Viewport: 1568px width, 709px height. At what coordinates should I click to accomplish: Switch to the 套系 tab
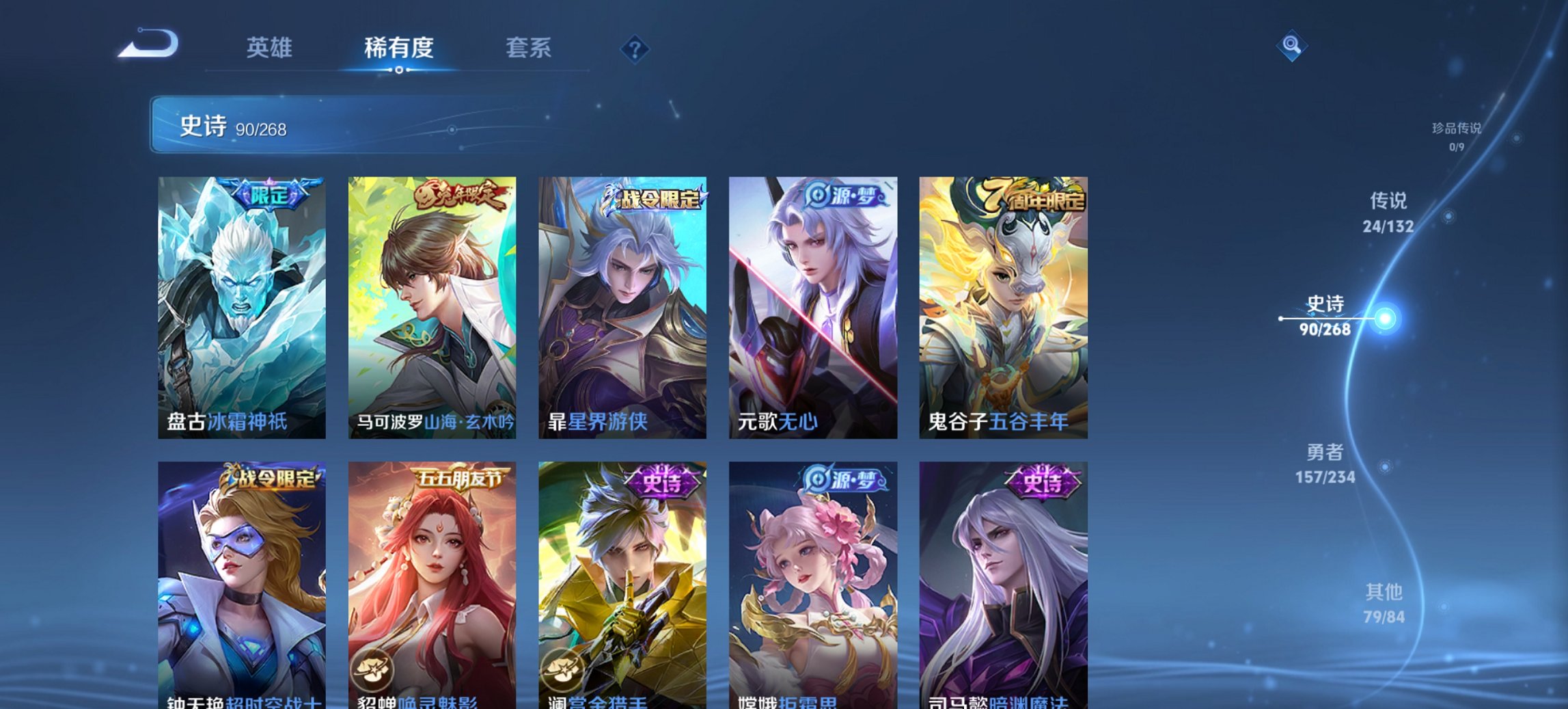pos(529,48)
